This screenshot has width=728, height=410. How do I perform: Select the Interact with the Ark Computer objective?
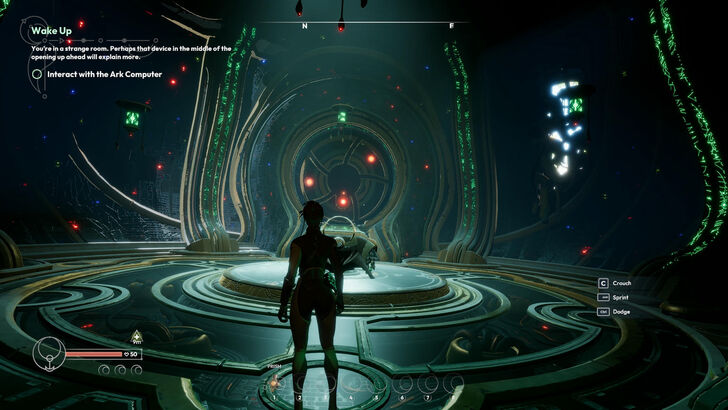coord(95,73)
